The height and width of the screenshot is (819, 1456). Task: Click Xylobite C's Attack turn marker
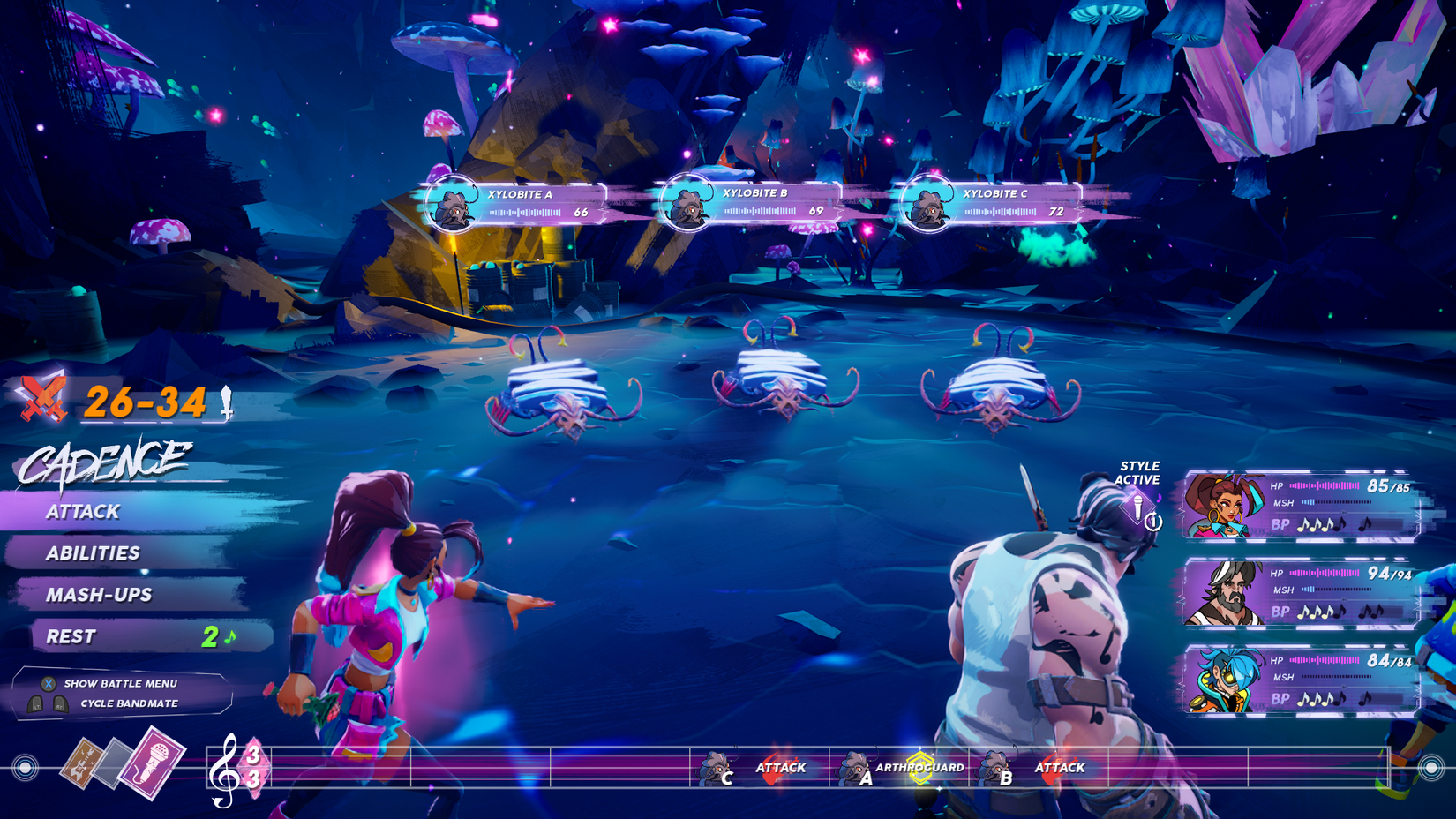tap(758, 768)
